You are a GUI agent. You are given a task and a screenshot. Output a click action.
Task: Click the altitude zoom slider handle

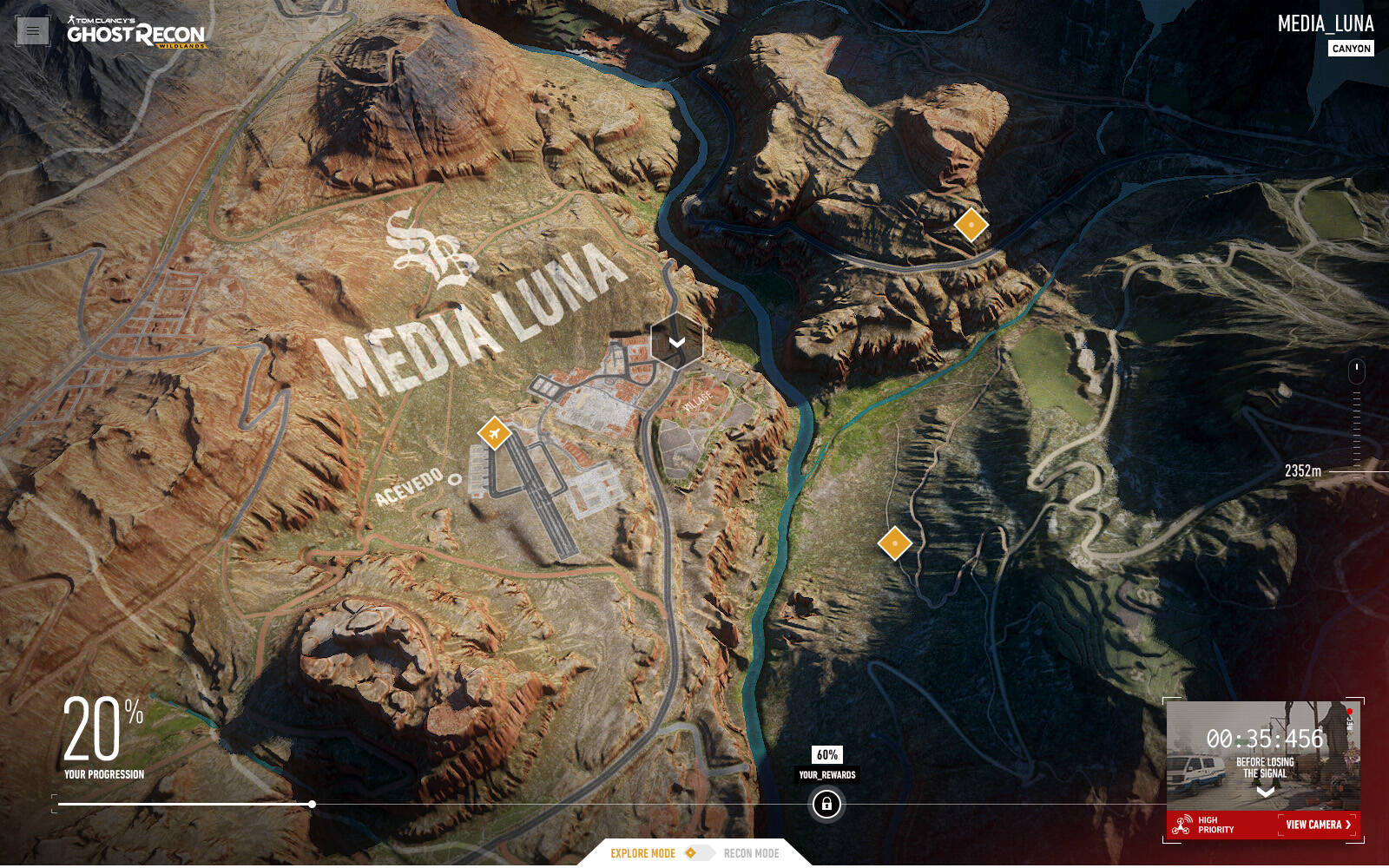click(1356, 371)
